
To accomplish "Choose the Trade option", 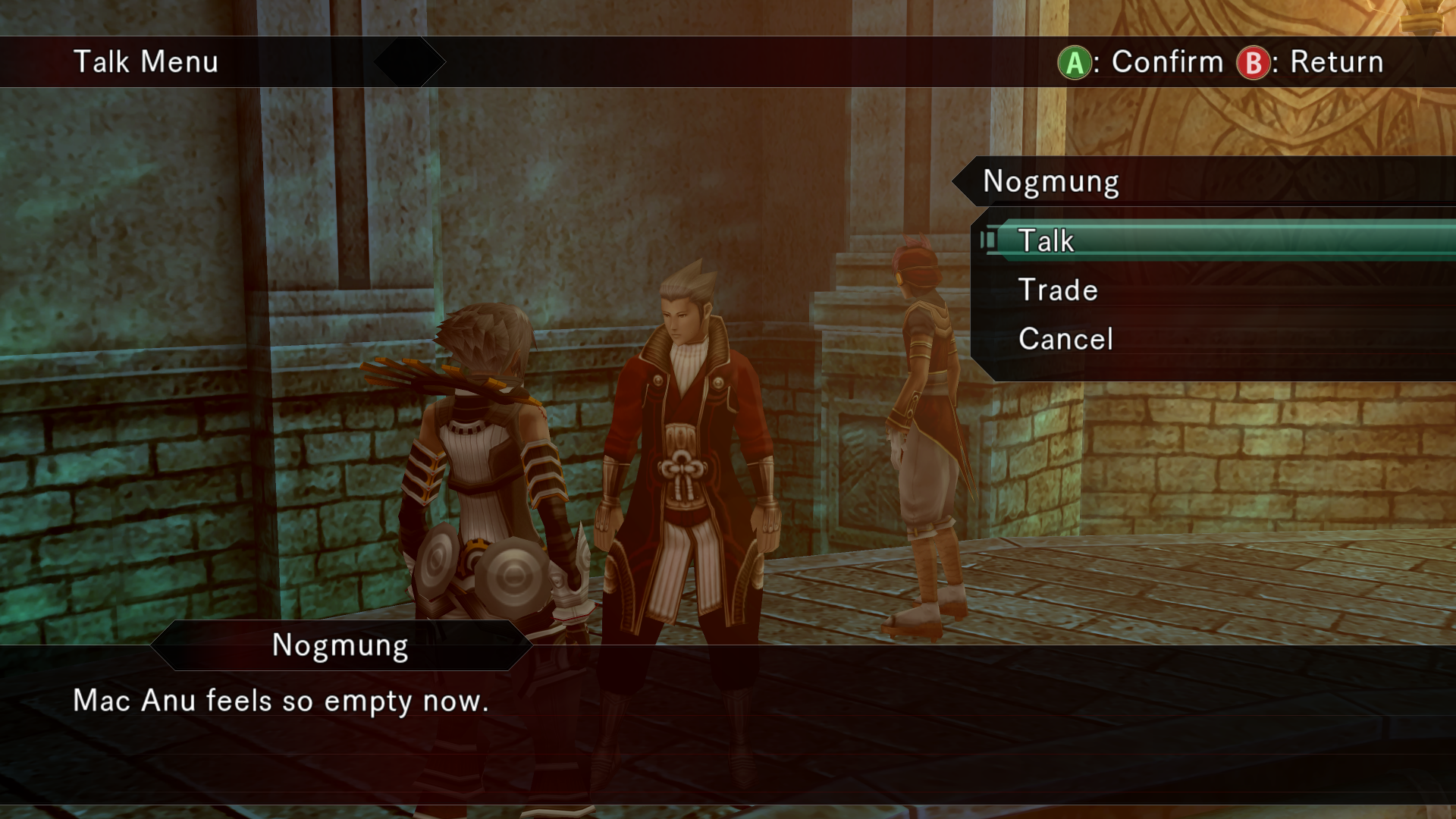I will 1058,290.
